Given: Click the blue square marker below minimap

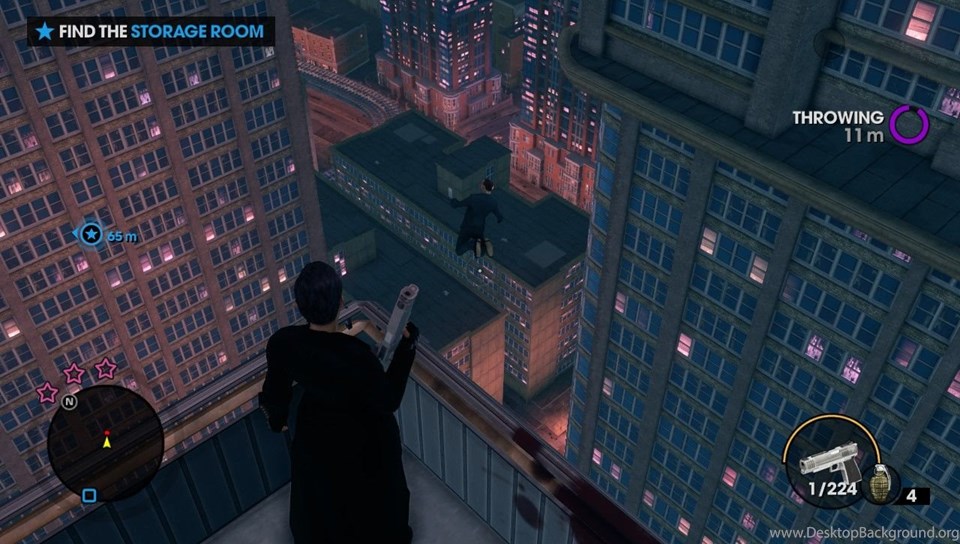Looking at the screenshot, I should click(x=89, y=495).
